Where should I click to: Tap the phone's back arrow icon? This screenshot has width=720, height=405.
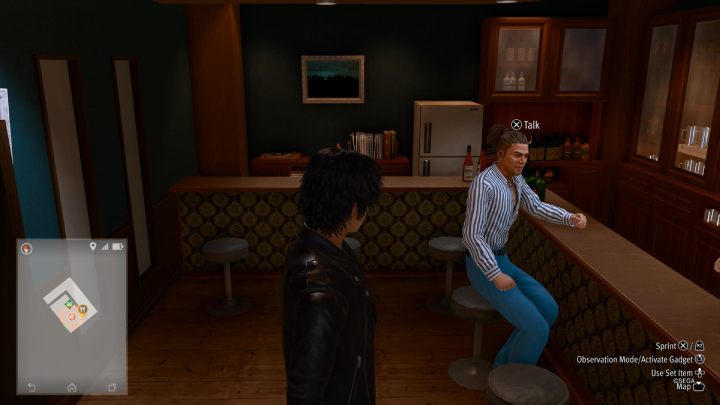point(31,387)
